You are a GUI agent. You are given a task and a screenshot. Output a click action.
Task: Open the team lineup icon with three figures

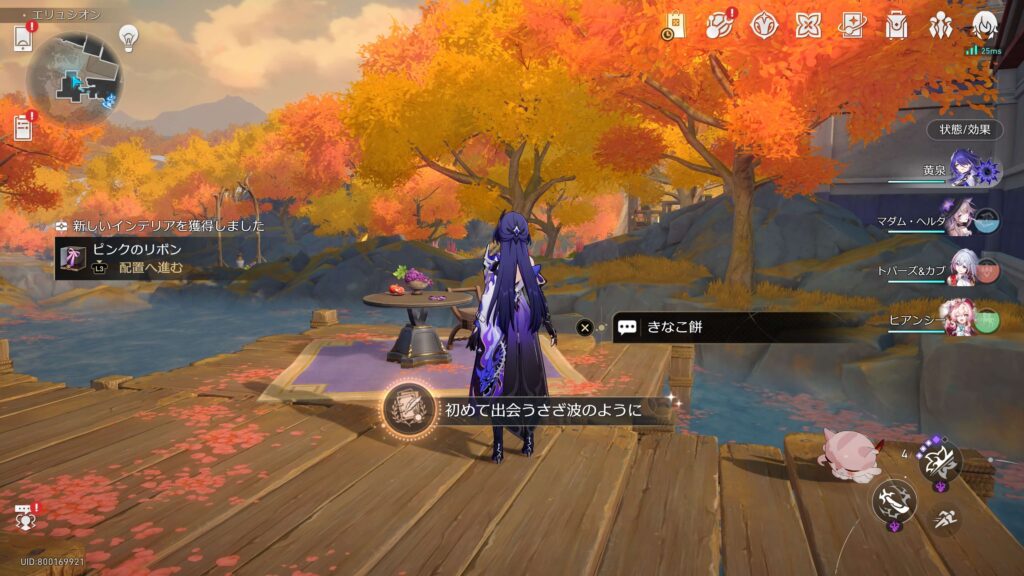click(x=940, y=26)
